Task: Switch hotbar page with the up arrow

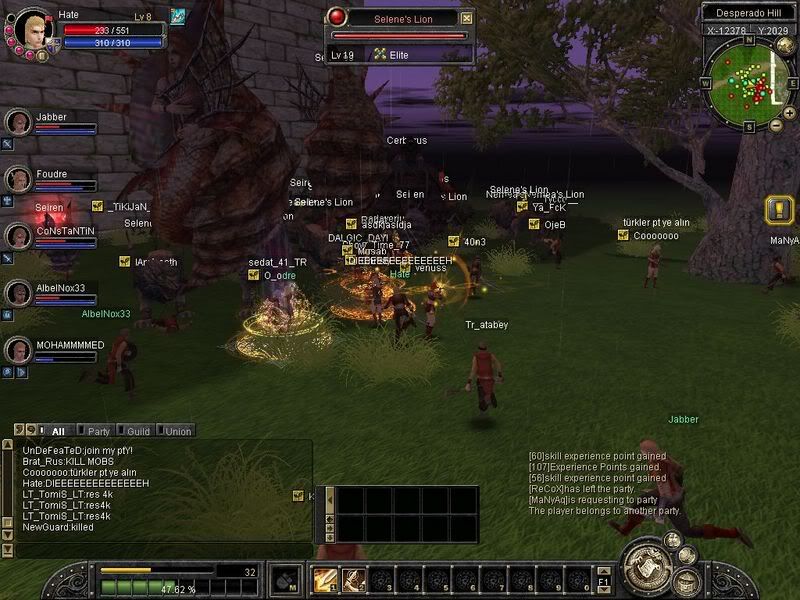Action: pos(604,570)
